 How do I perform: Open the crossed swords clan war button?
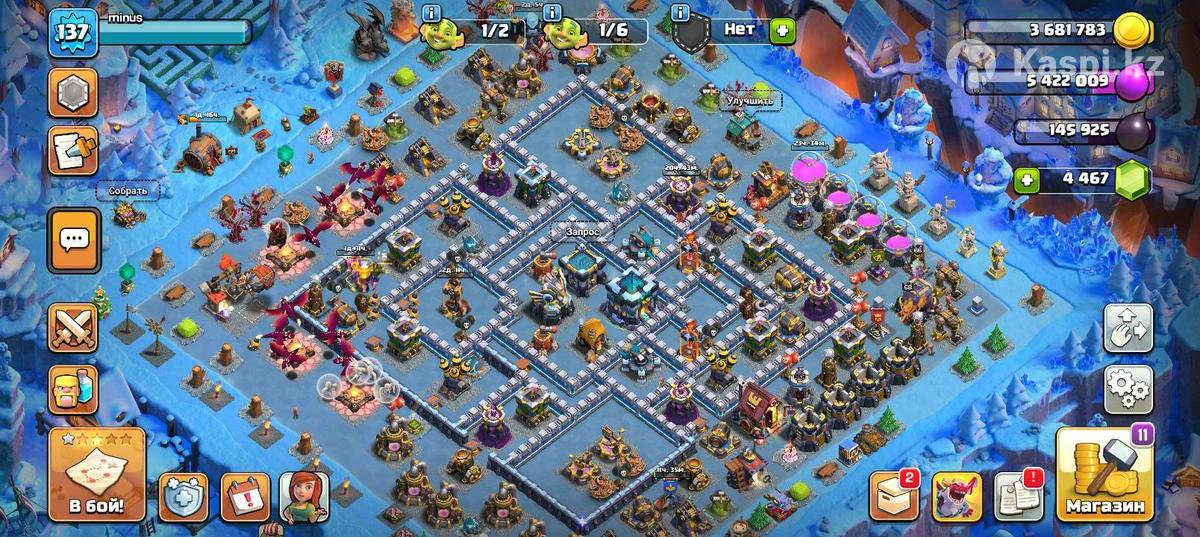pyautogui.click(x=73, y=328)
